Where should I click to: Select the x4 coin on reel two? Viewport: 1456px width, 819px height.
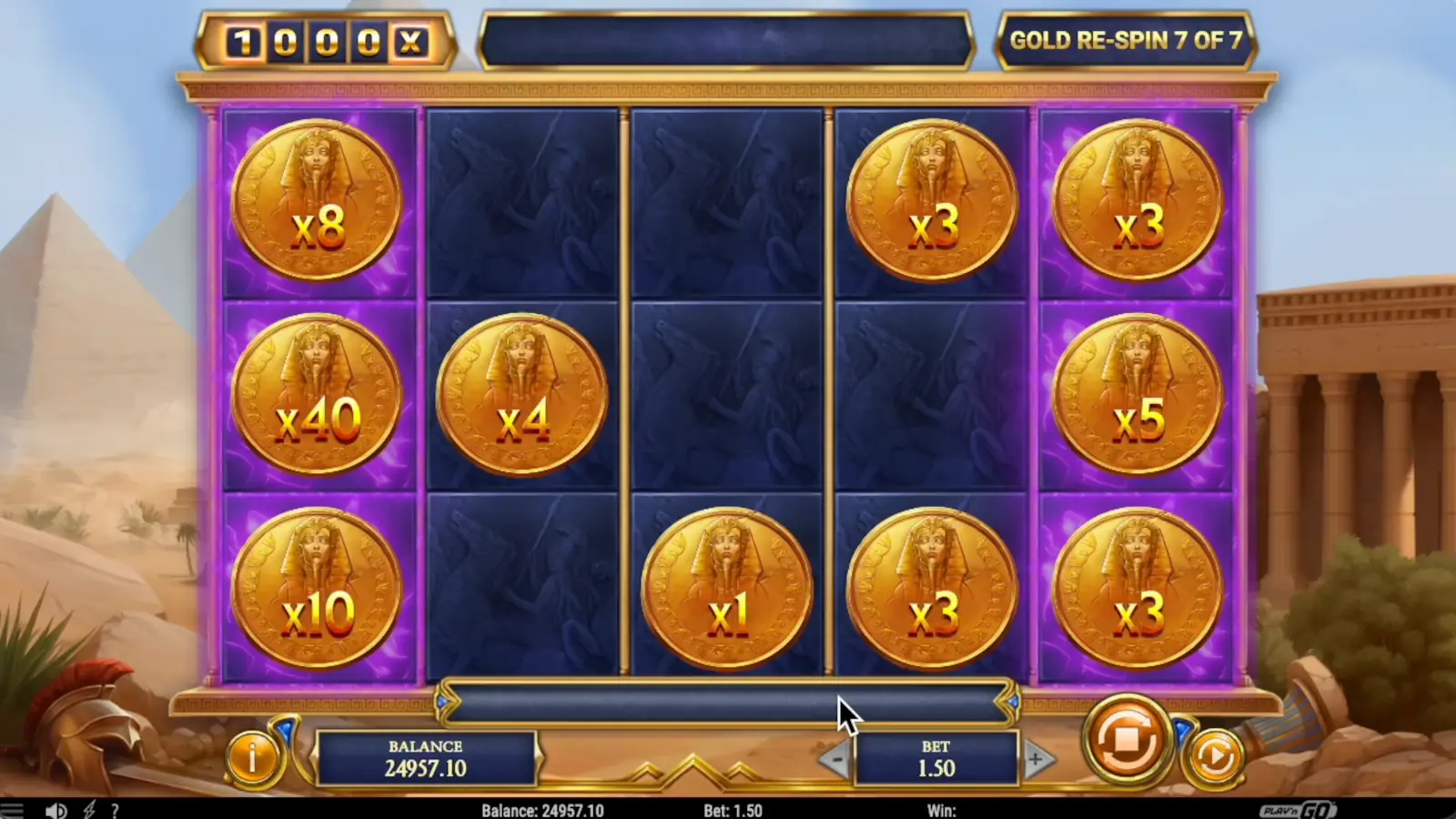[522, 395]
